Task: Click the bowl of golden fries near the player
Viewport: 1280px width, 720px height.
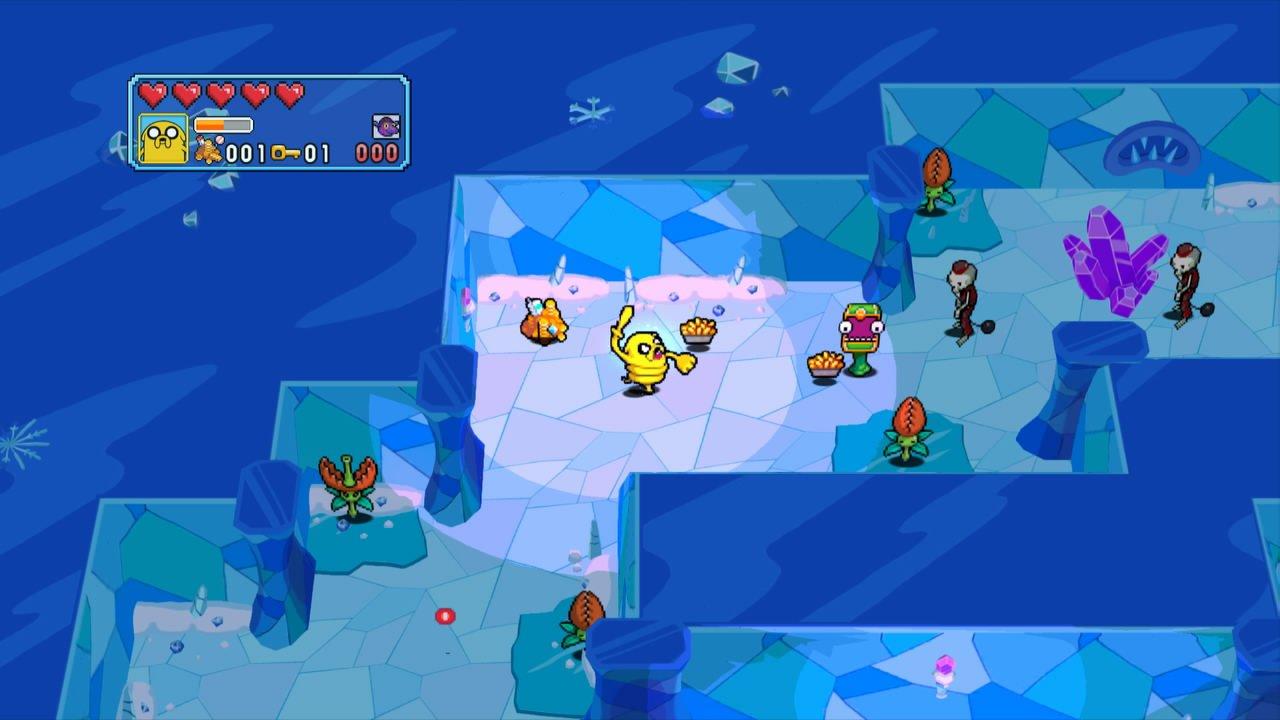Action: (698, 328)
